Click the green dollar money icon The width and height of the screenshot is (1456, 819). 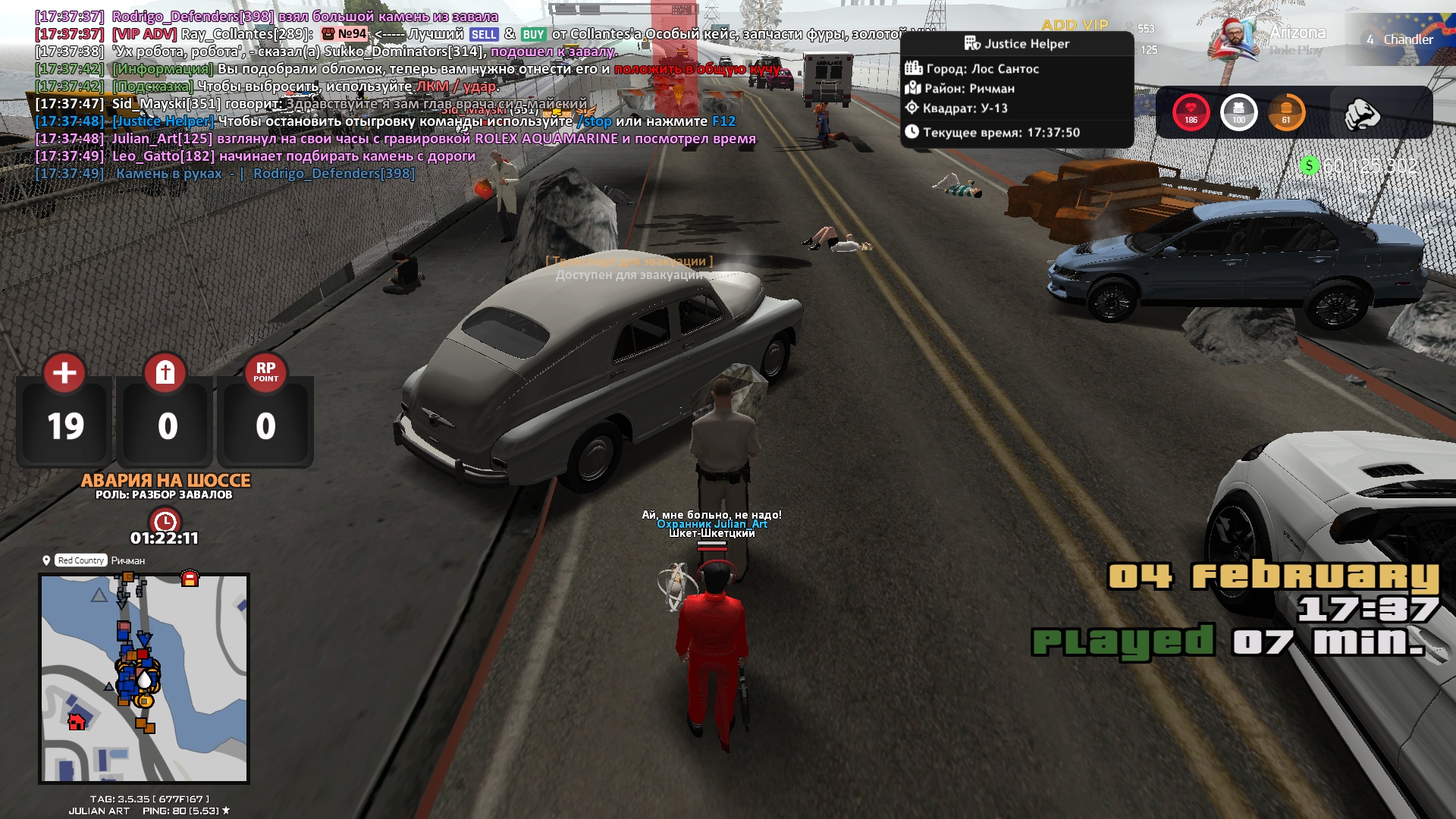point(1309,165)
